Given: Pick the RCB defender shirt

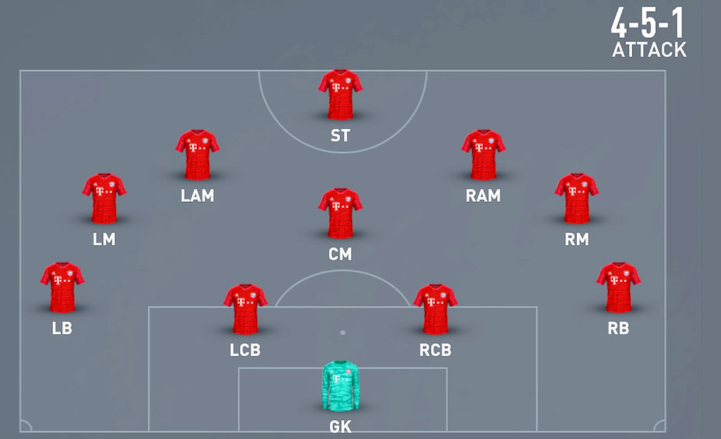Looking at the screenshot, I should [x=436, y=310].
